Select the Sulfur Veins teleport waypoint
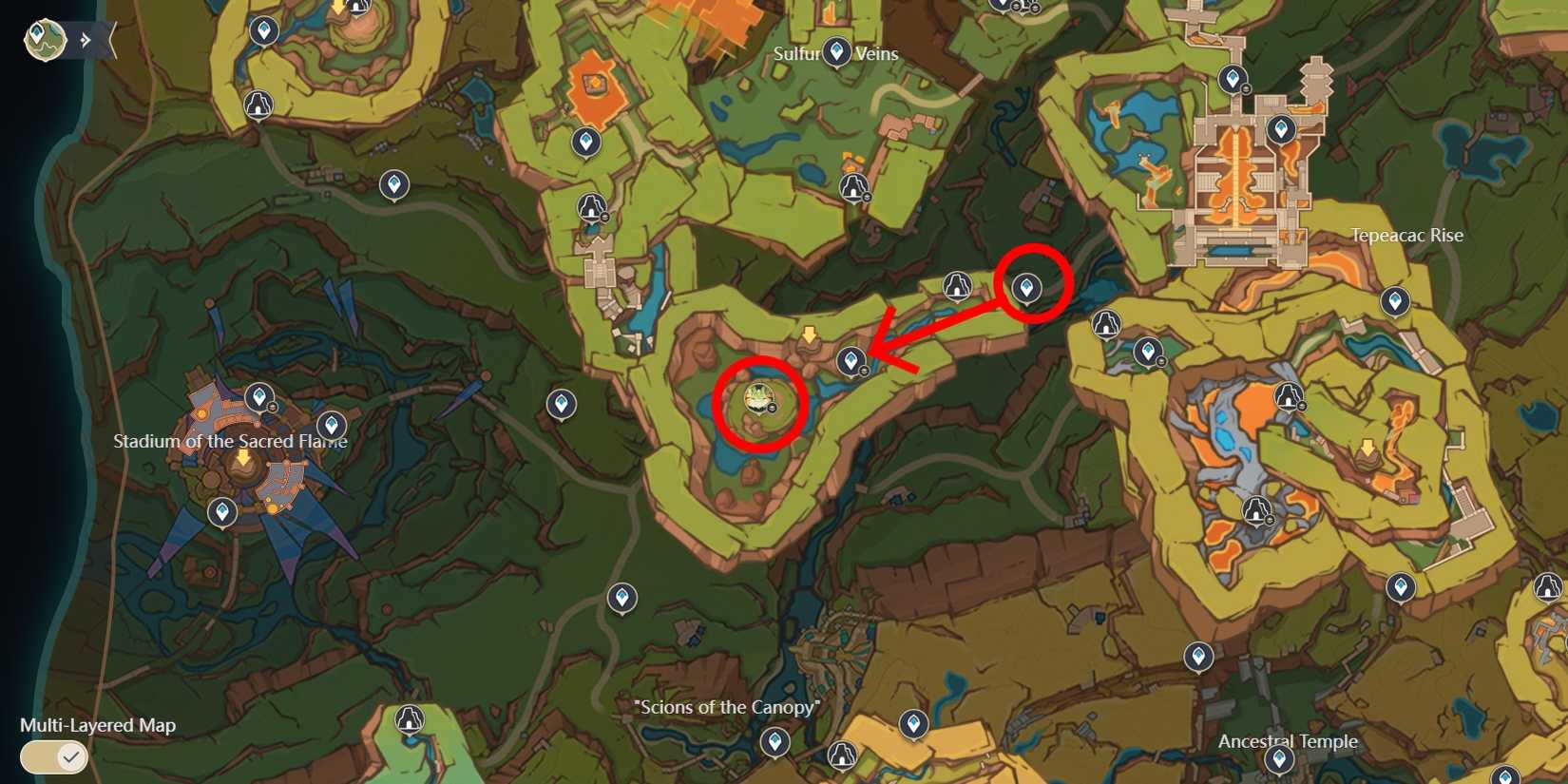Image resolution: width=1568 pixels, height=784 pixels. [x=836, y=52]
